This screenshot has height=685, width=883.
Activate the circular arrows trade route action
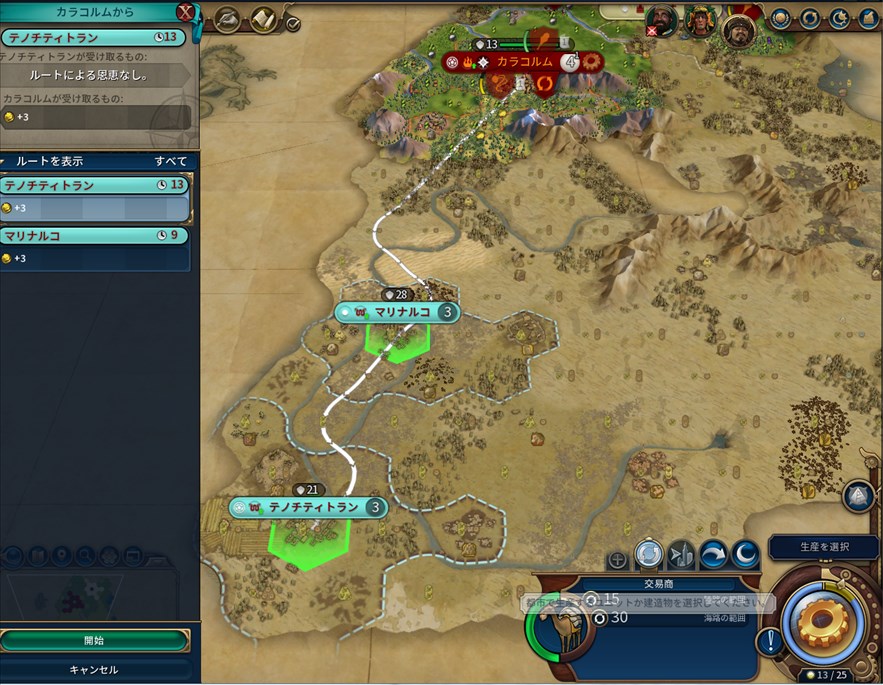[x=649, y=553]
